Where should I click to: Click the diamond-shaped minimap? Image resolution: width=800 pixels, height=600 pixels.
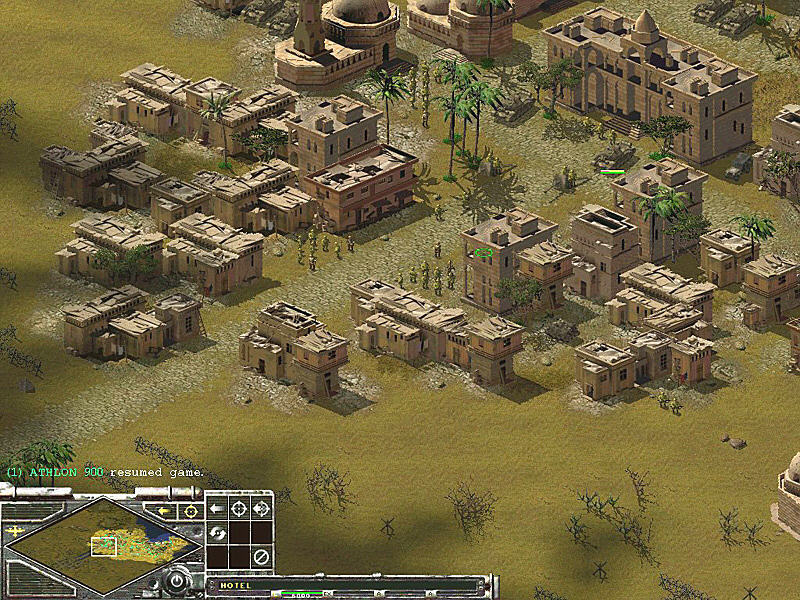click(100, 545)
